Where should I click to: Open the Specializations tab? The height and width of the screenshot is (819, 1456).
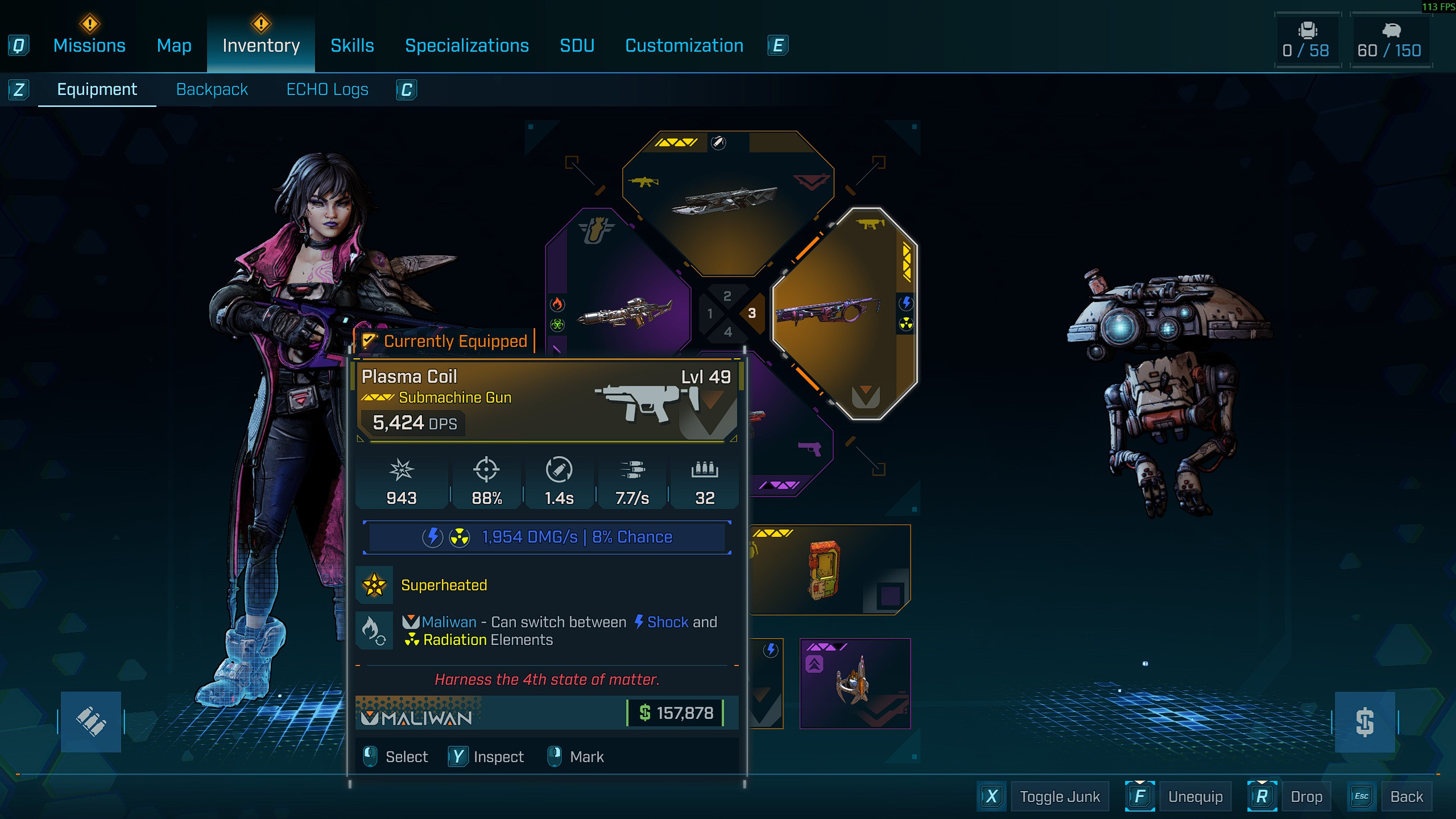click(467, 45)
